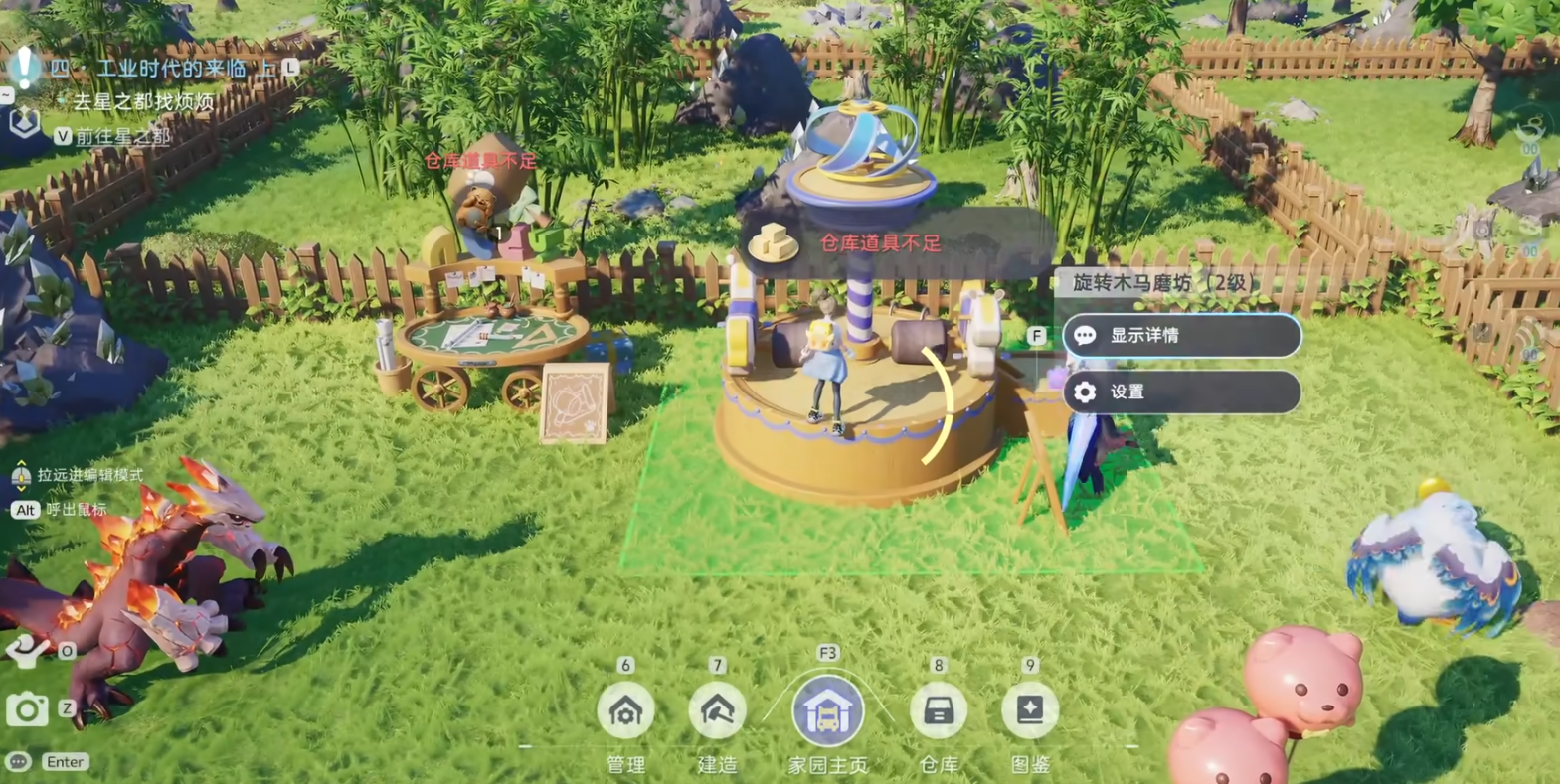Open the camera photo mode icon
Image resolution: width=1560 pixels, height=784 pixels.
tap(27, 709)
